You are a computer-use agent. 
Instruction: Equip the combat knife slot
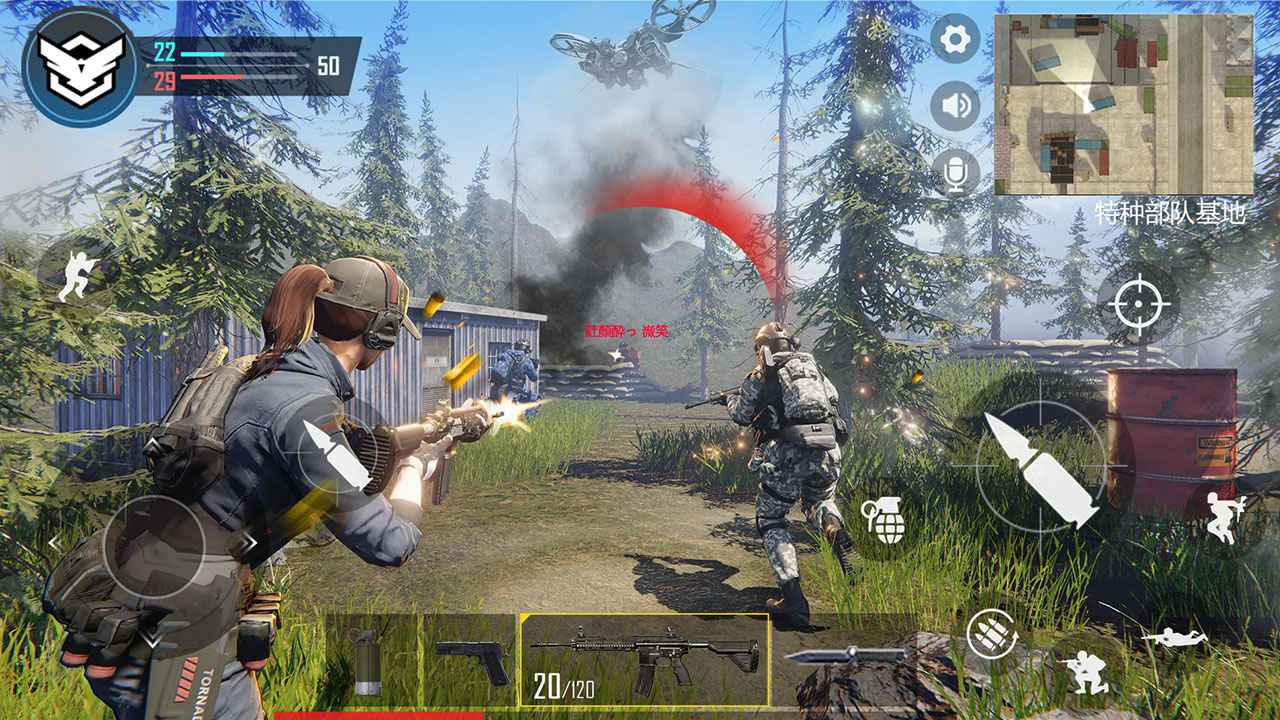point(845,656)
